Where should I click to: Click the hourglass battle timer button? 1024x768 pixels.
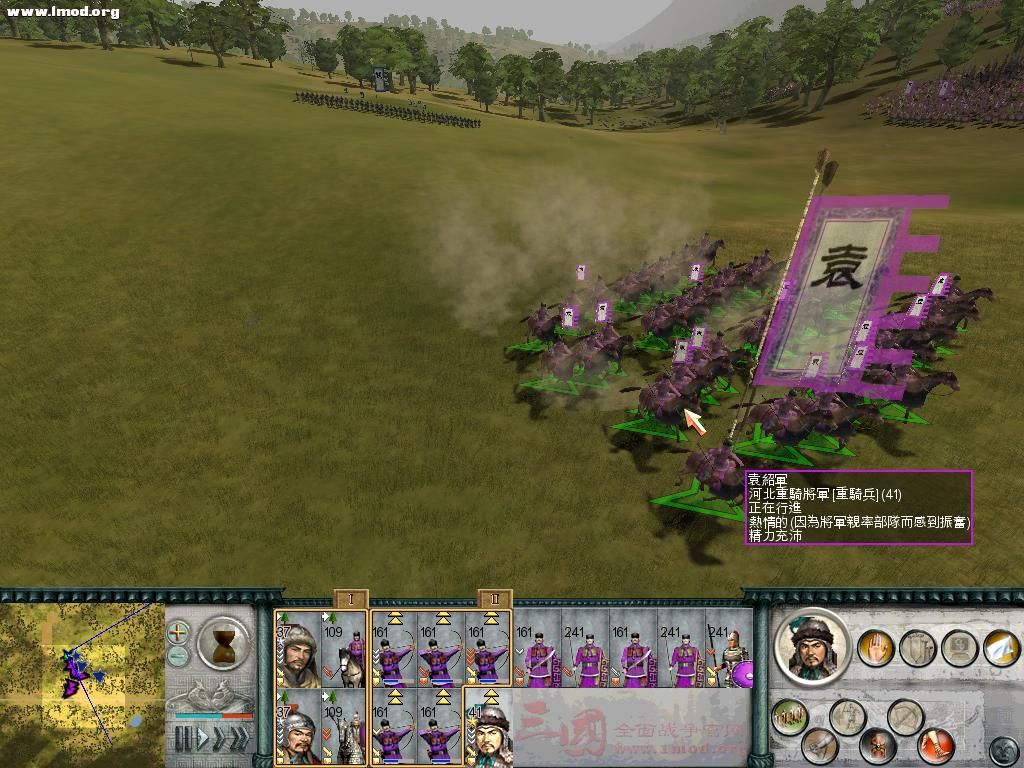pos(224,642)
